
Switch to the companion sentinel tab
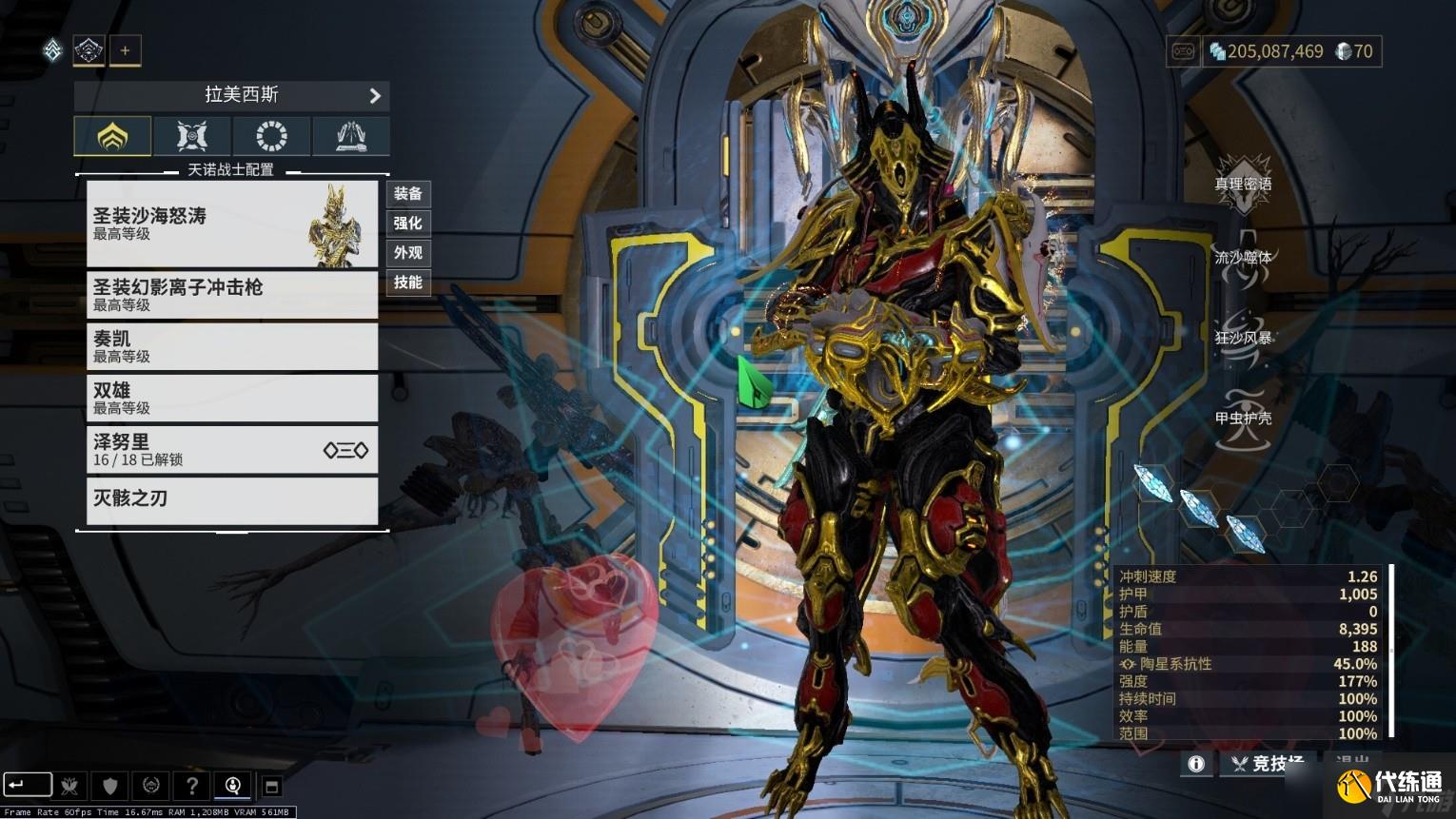(192, 136)
